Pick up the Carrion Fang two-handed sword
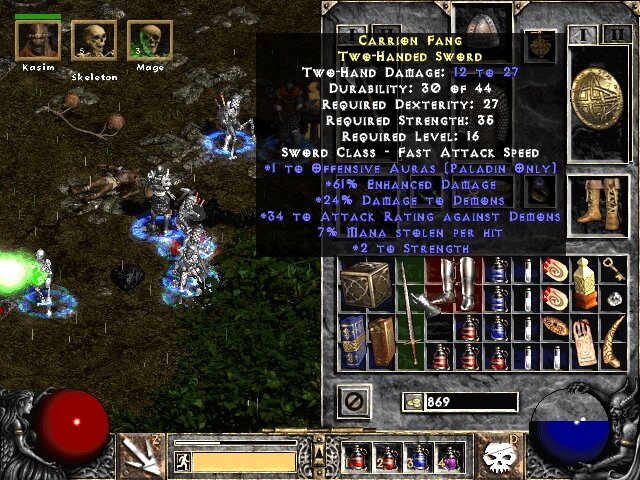The width and height of the screenshot is (640, 480). click(x=409, y=312)
